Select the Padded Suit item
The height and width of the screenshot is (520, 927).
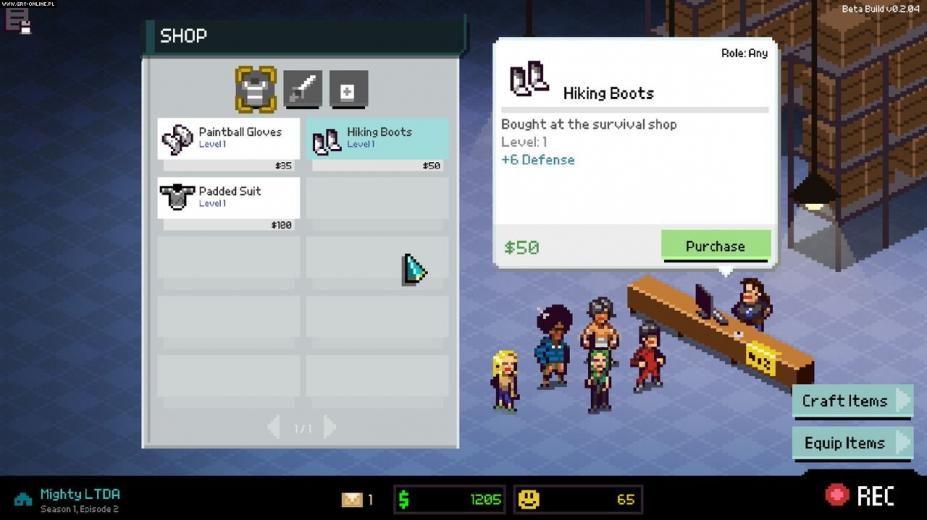click(228, 197)
